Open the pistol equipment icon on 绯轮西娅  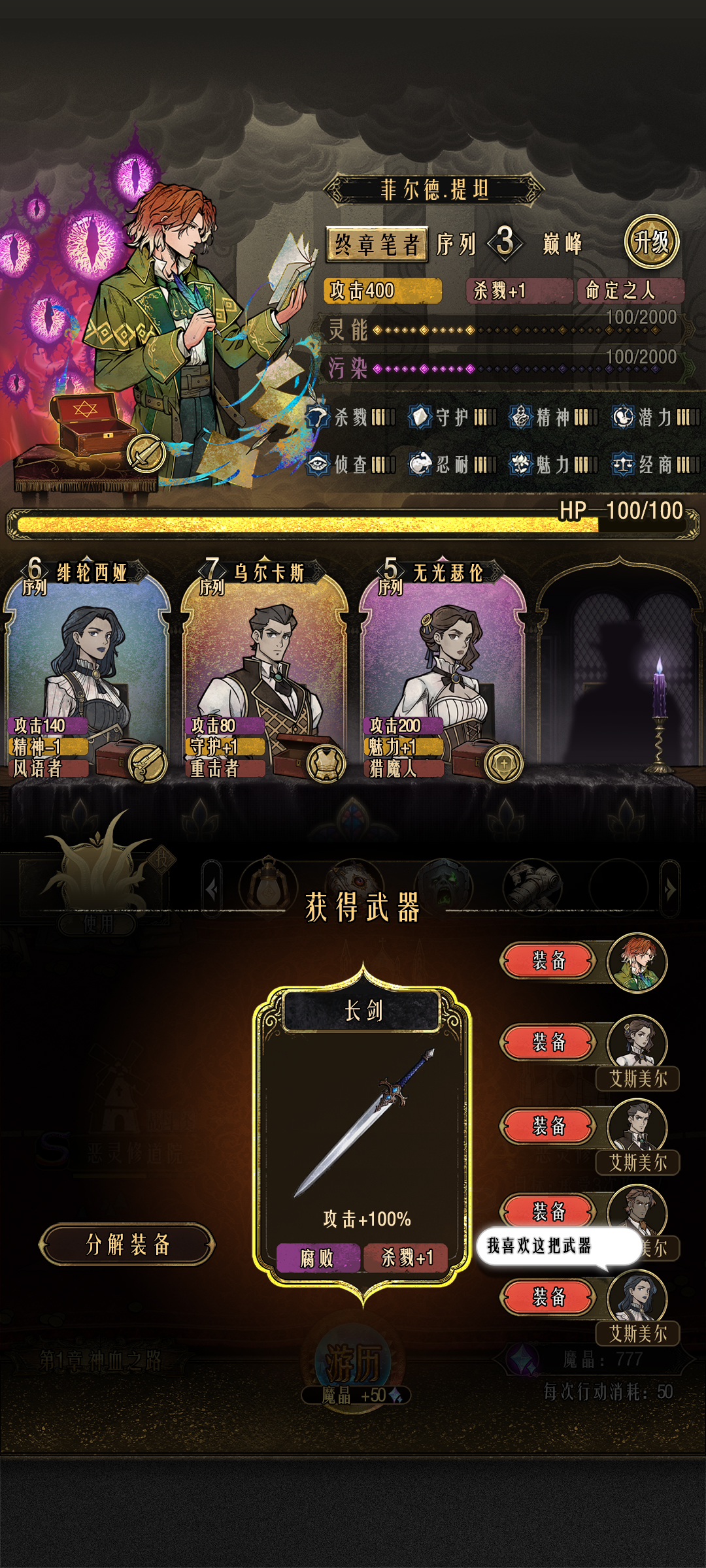pyautogui.click(x=148, y=763)
